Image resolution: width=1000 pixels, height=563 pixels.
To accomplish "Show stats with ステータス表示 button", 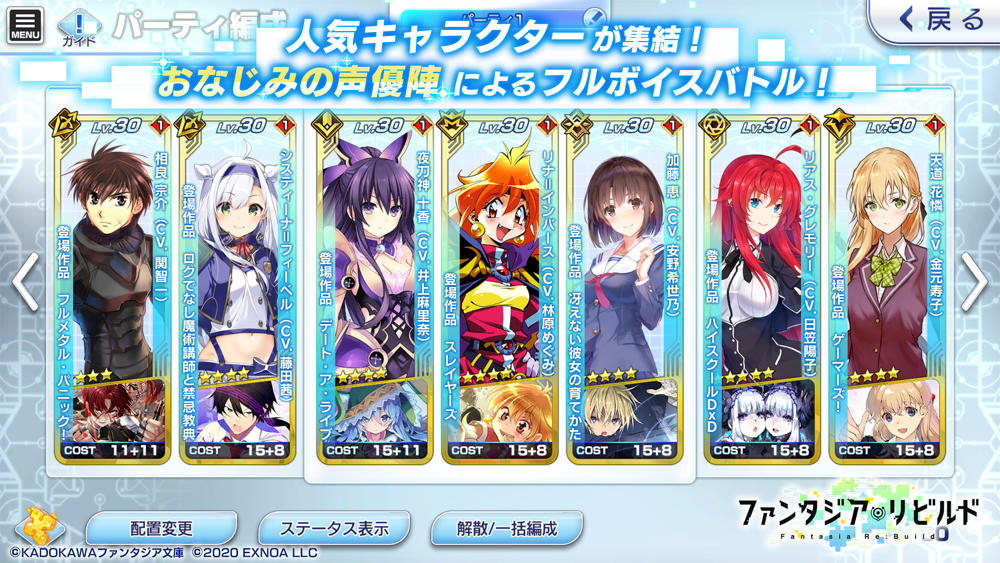I will pyautogui.click(x=333, y=528).
